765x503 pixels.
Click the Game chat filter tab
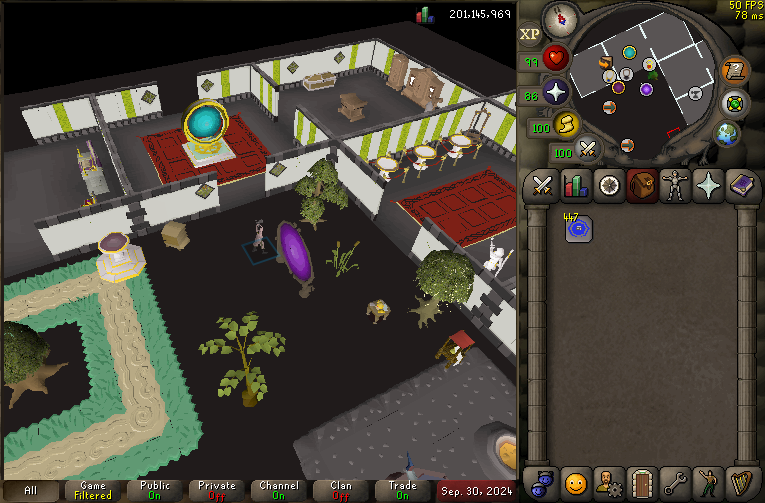pyautogui.click(x=94, y=491)
